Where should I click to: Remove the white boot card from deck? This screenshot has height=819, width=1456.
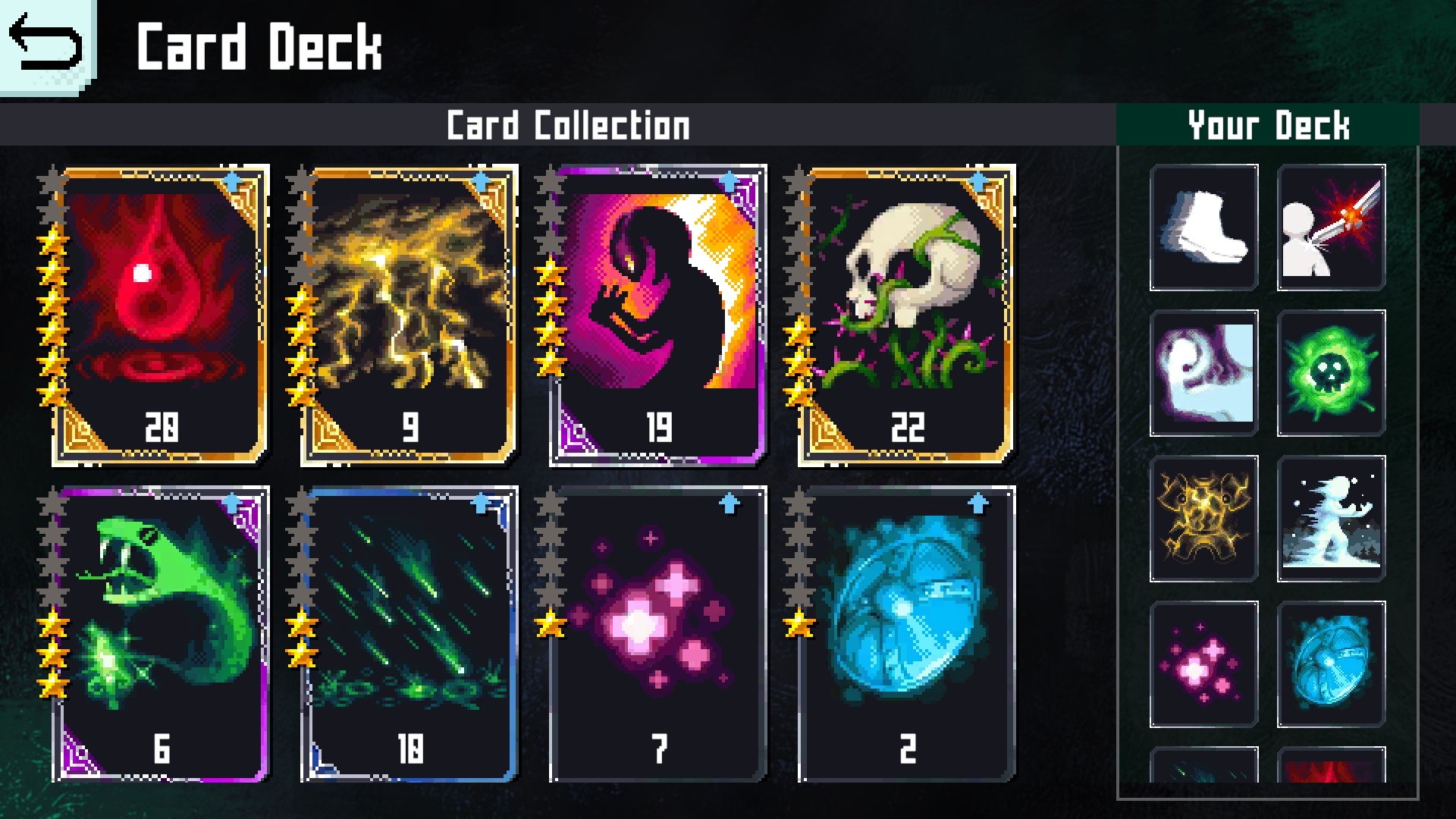click(1204, 227)
